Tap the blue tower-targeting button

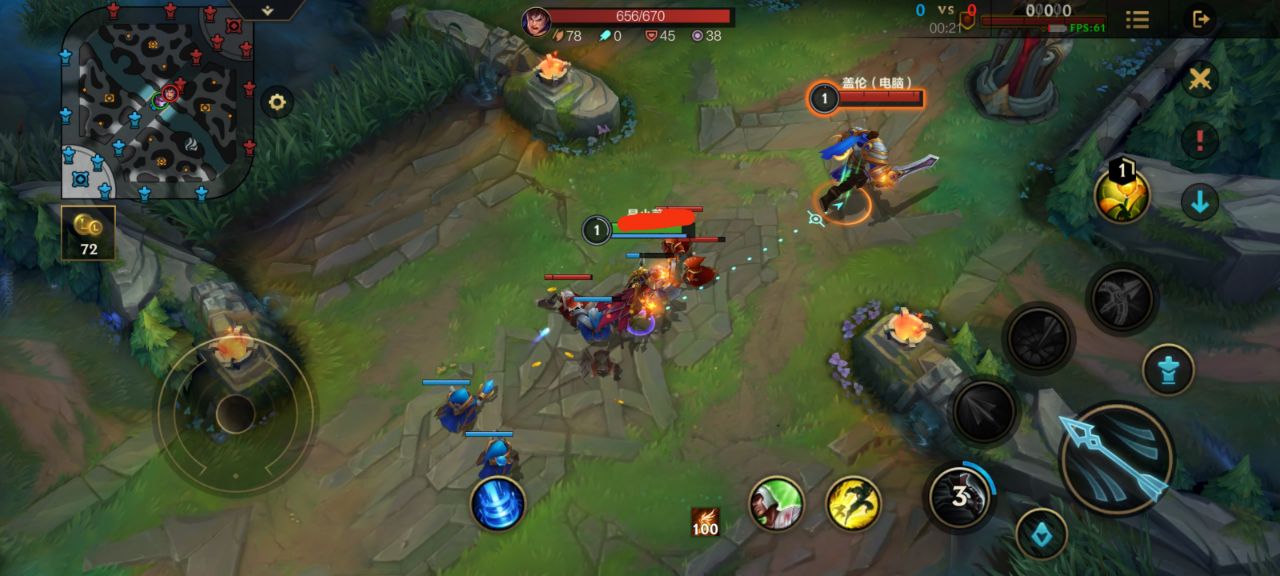pyautogui.click(x=1168, y=369)
